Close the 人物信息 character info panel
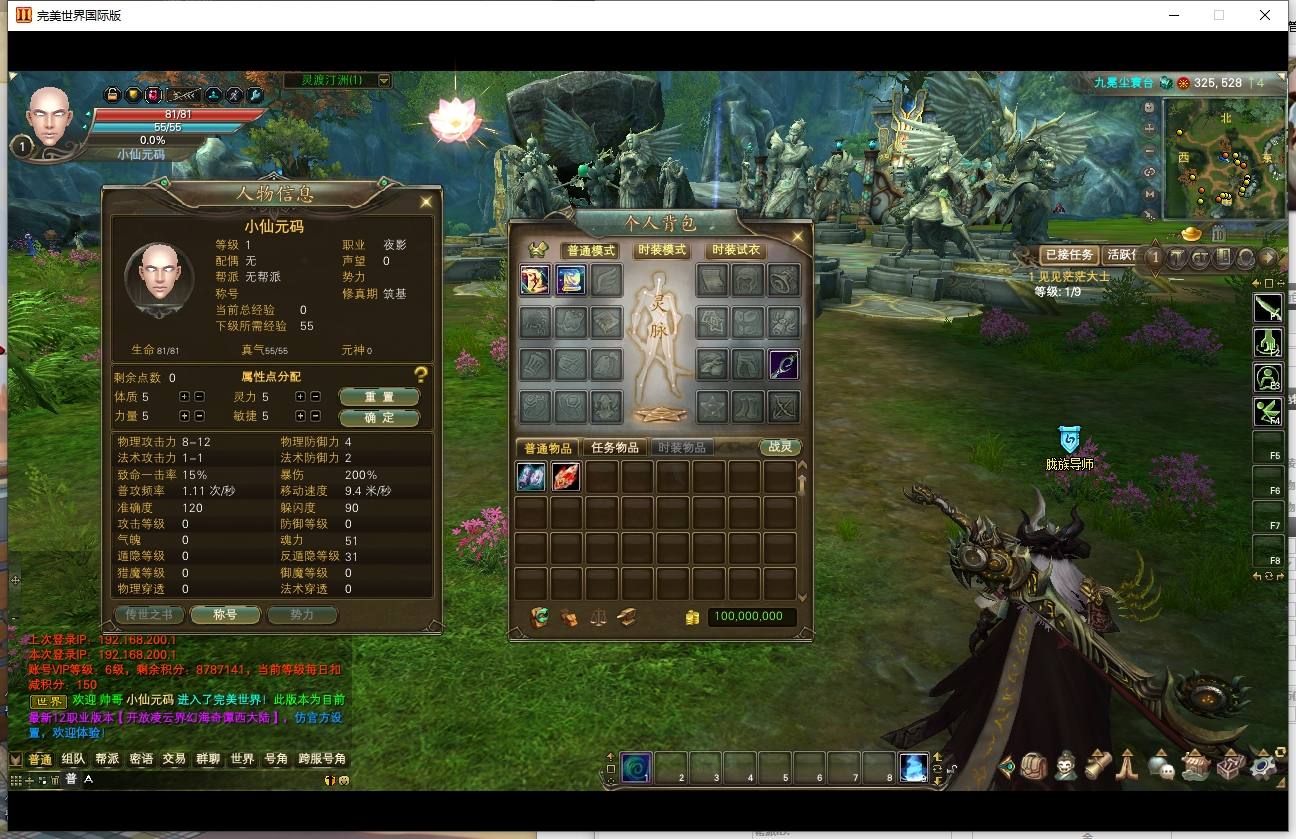 tap(426, 202)
